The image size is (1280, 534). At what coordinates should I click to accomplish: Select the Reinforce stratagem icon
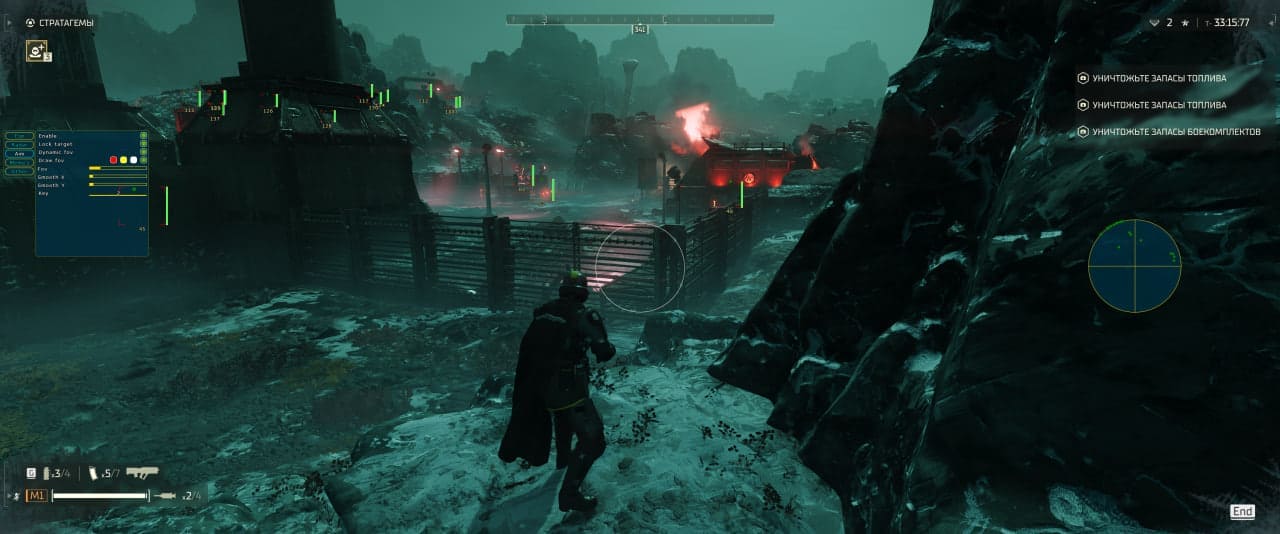click(x=38, y=51)
